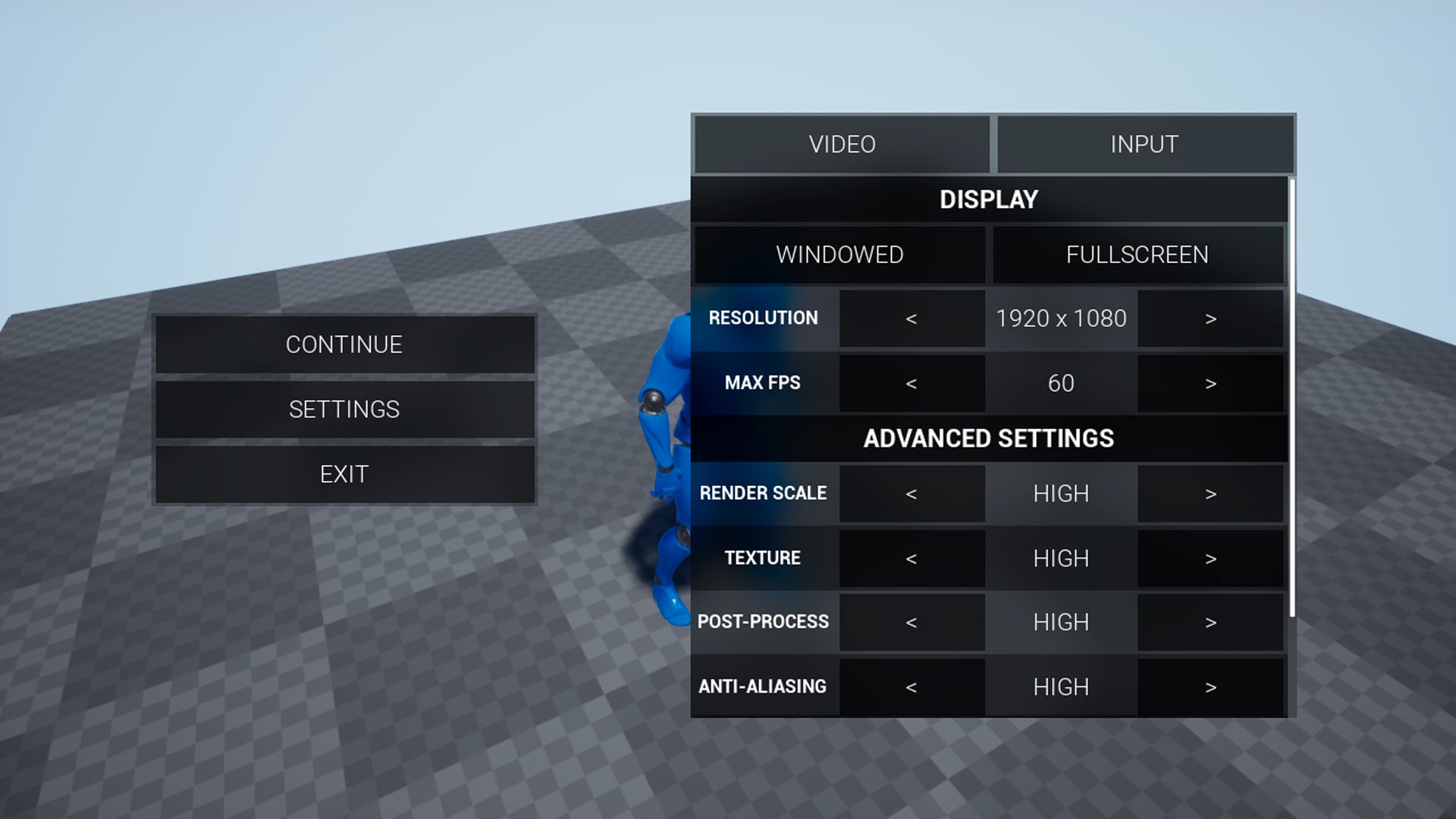Decrease the resolution with the left arrow
The height and width of the screenshot is (819, 1456).
tap(912, 318)
